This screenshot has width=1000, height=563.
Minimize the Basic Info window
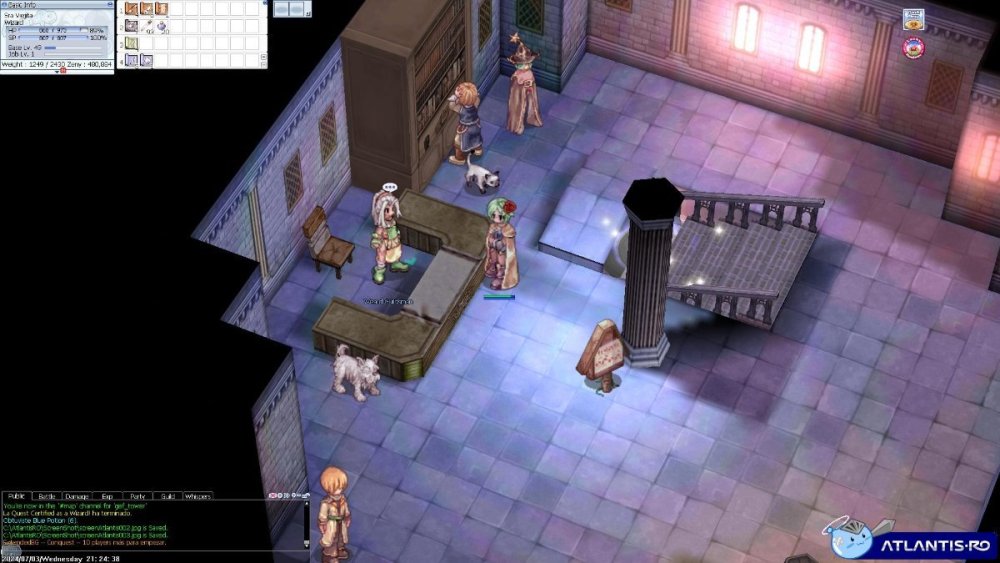pyautogui.click(x=109, y=5)
